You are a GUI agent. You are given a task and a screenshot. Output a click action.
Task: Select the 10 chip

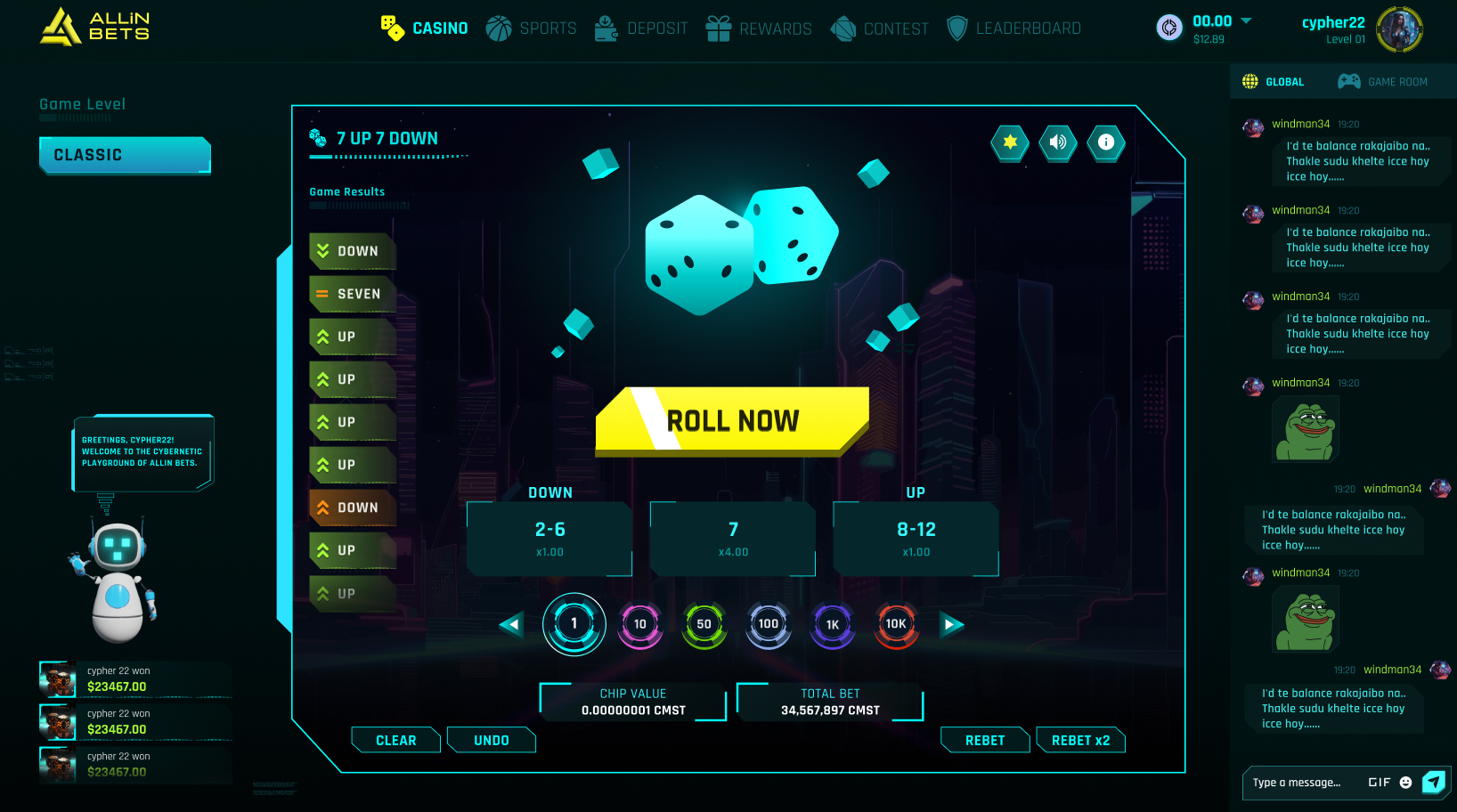640,624
